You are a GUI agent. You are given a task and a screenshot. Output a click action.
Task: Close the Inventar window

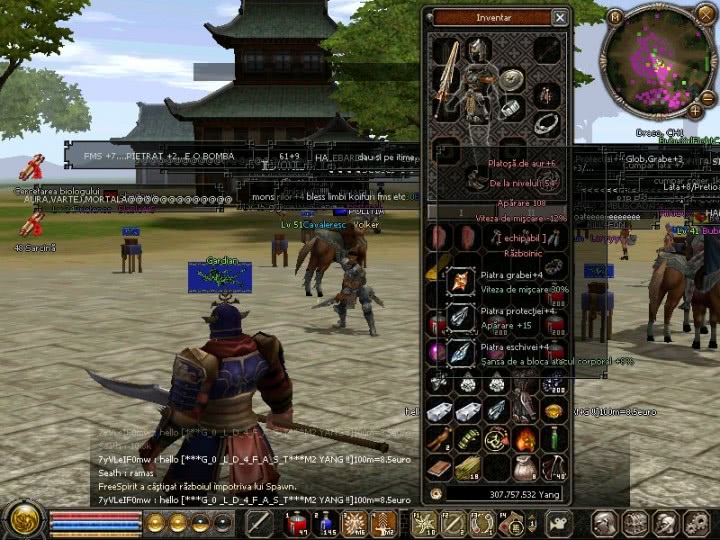(x=560, y=17)
